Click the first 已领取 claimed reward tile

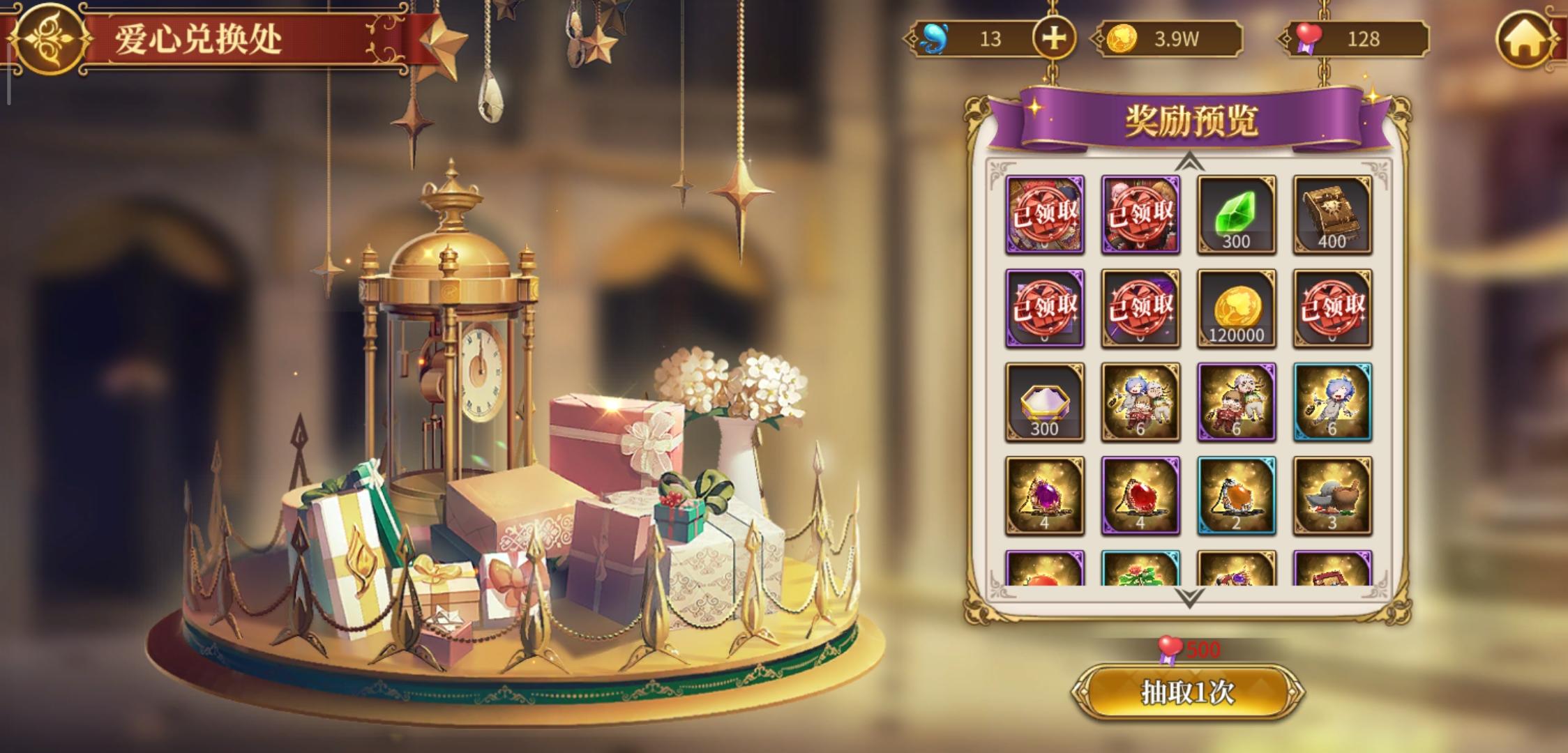pos(1045,214)
